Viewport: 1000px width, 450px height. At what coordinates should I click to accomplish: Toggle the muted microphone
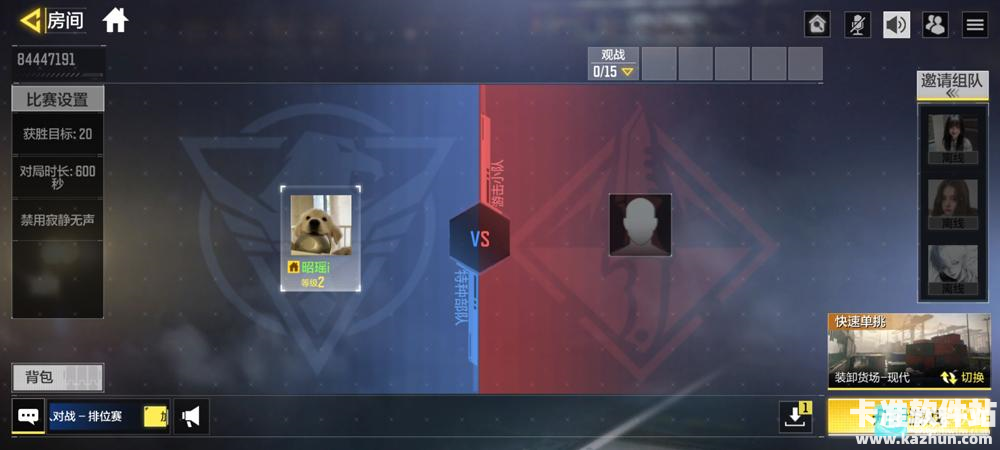click(x=857, y=25)
